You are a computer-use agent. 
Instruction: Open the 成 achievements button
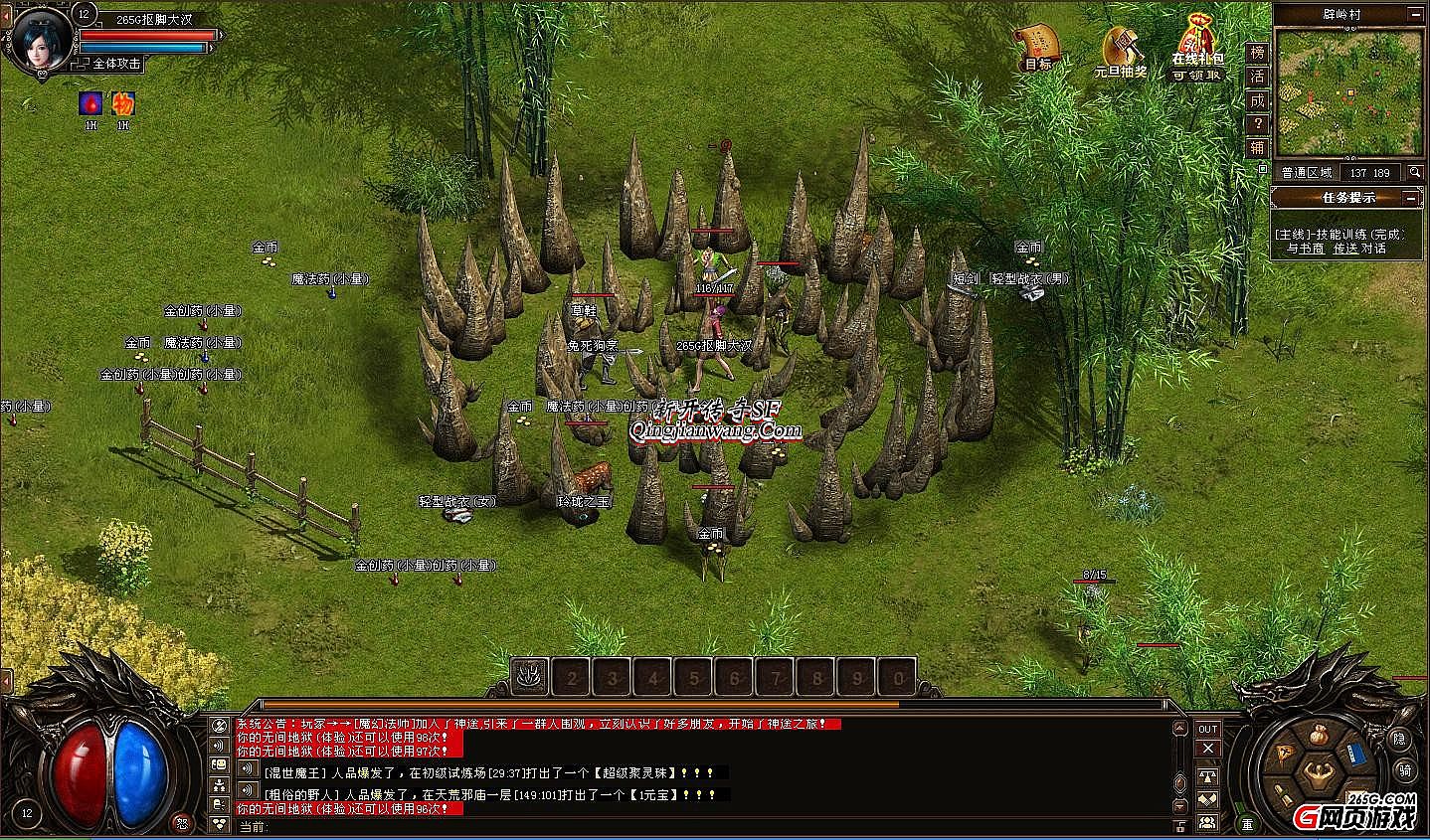[x=1258, y=100]
